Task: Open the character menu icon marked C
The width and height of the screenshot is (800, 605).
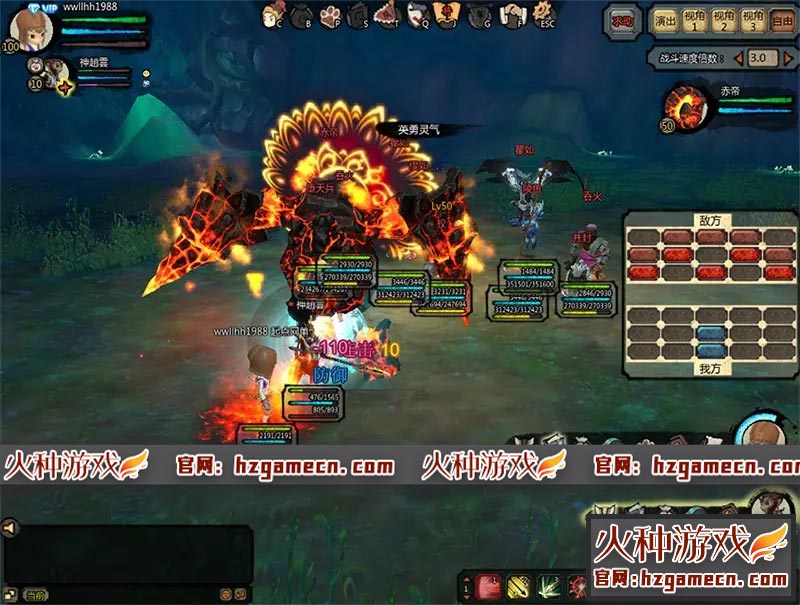Action: 272,16
